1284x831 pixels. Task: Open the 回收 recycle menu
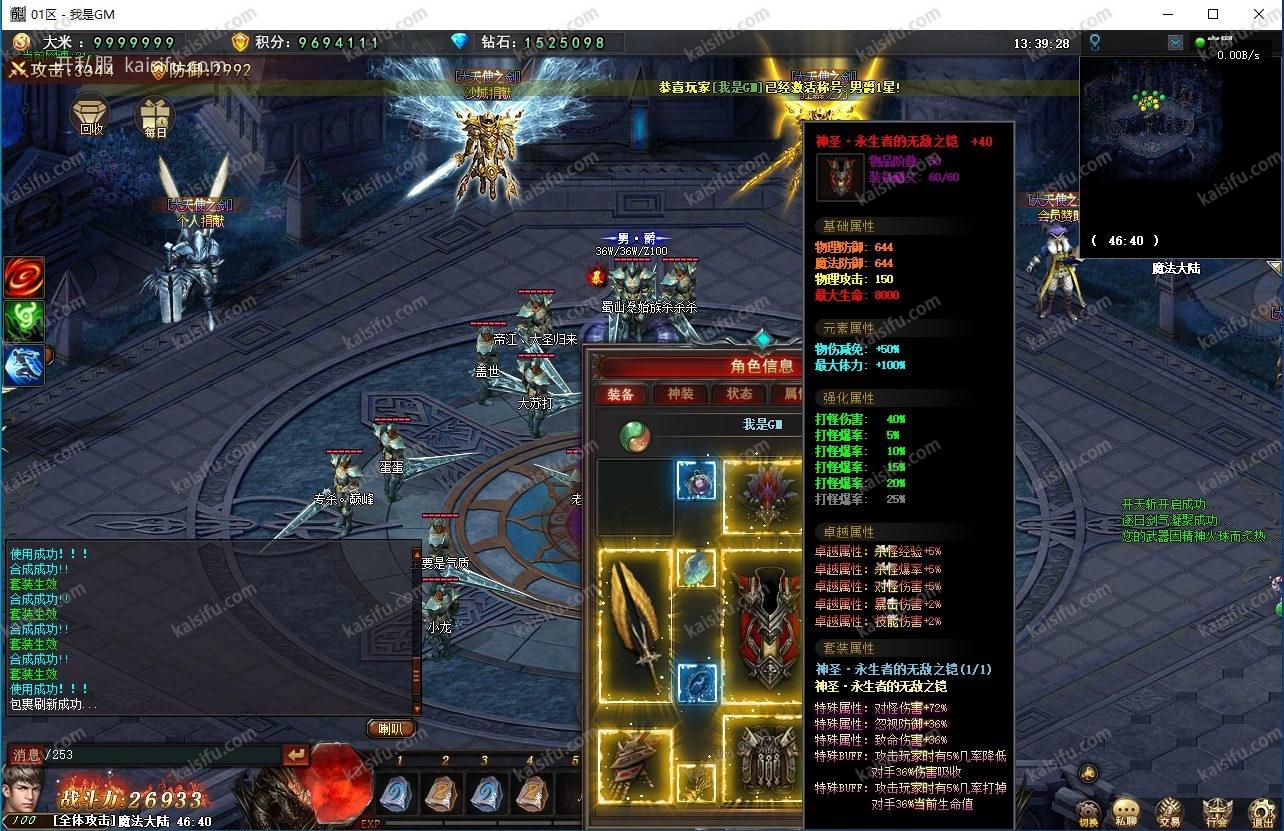91,116
